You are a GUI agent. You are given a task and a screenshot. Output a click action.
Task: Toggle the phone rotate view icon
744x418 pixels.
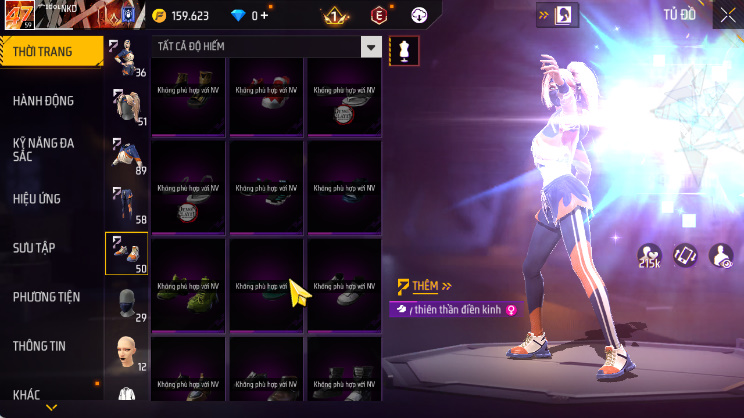(x=685, y=256)
